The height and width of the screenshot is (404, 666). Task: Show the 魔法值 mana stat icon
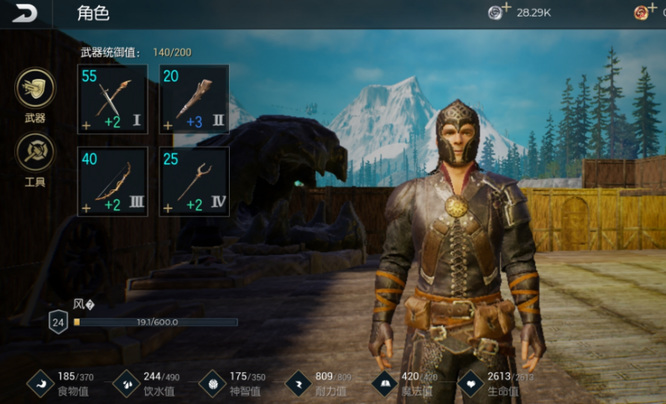pyautogui.click(x=385, y=381)
